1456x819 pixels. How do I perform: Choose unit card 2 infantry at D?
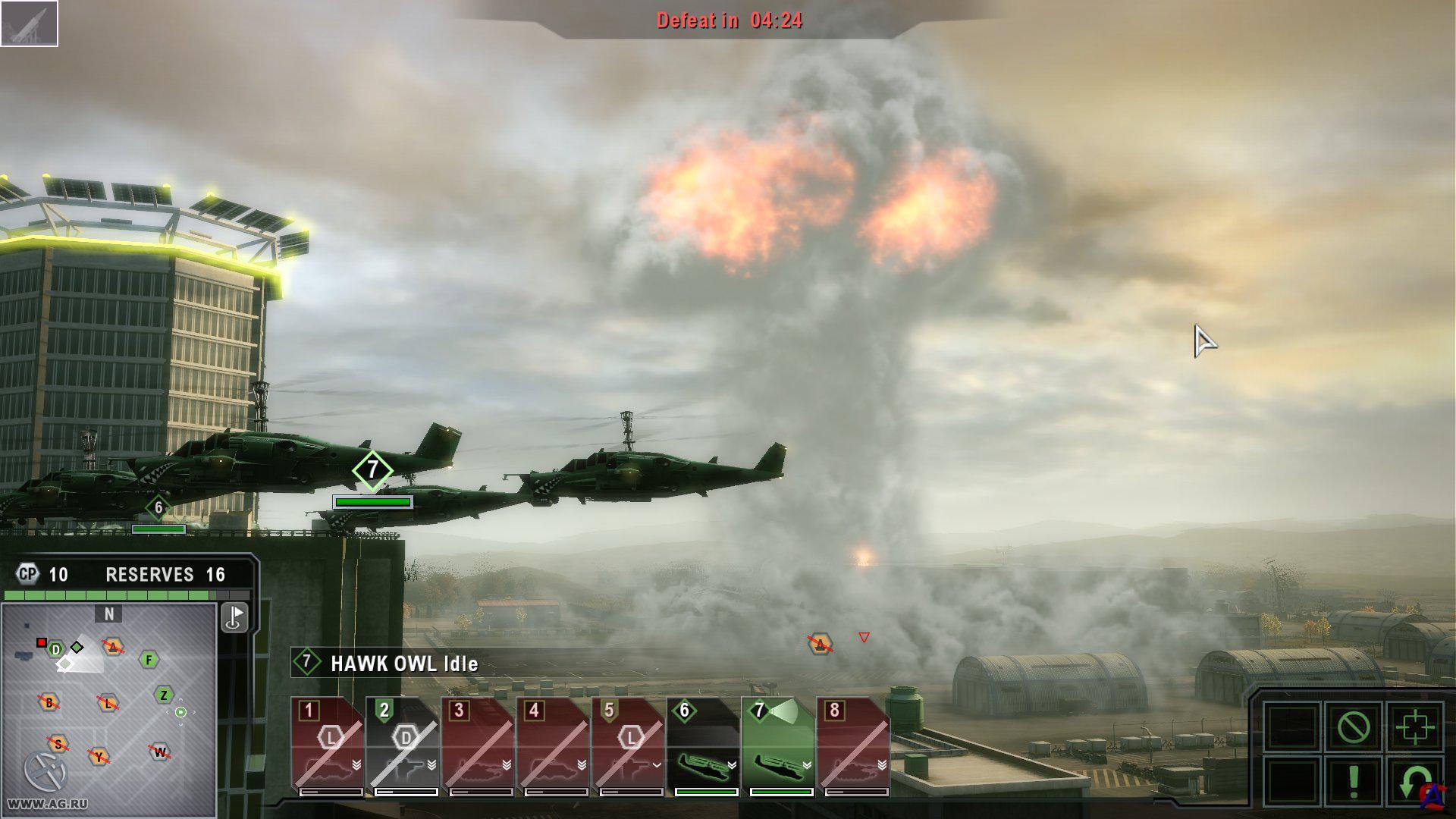pyautogui.click(x=403, y=747)
